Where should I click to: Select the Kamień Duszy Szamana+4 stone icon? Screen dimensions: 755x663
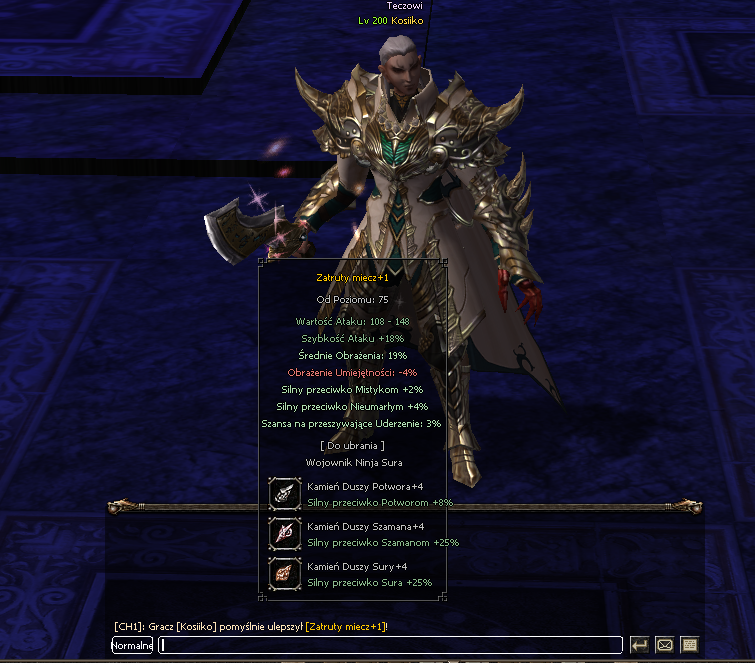[285, 533]
